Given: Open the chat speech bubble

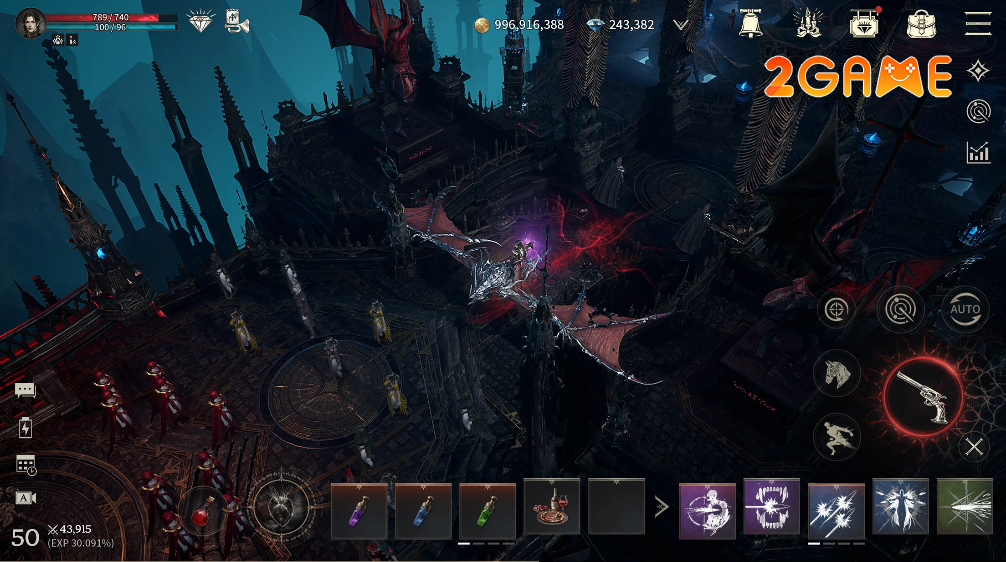Looking at the screenshot, I should tap(25, 390).
